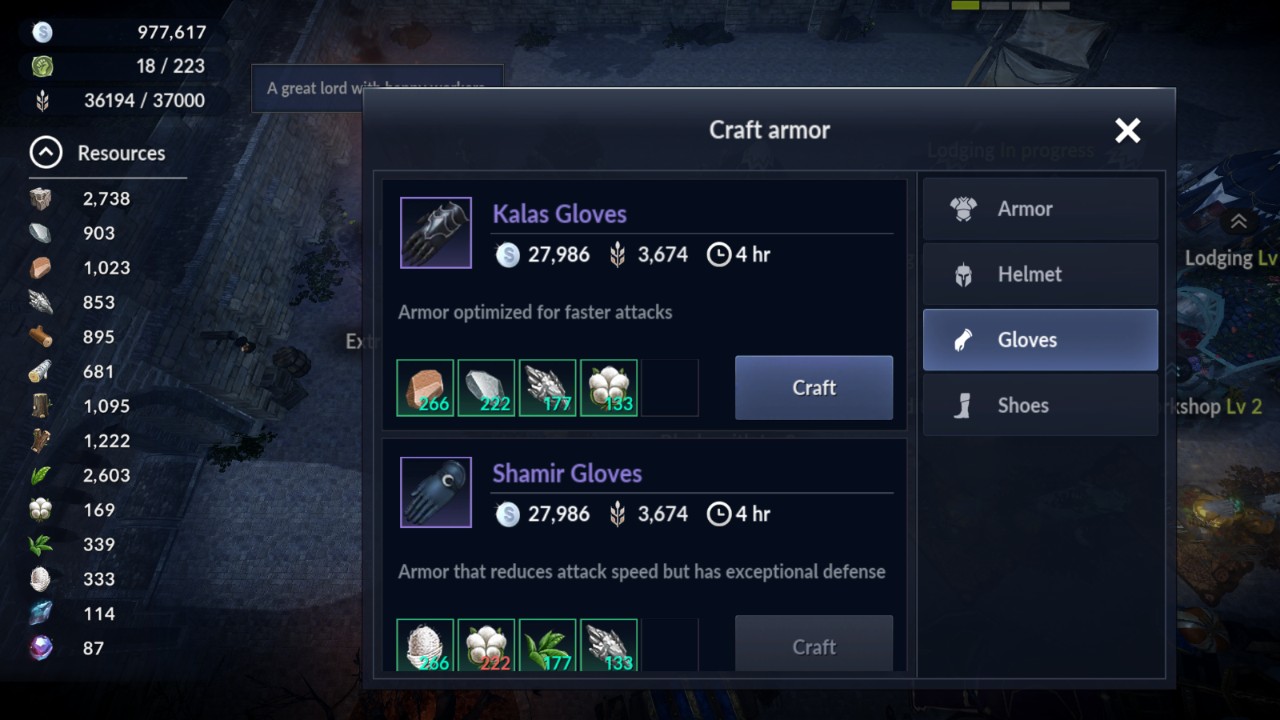Click the cotton ingredient under Kalas Gloves
Screen dimensions: 1280x720
608,388
